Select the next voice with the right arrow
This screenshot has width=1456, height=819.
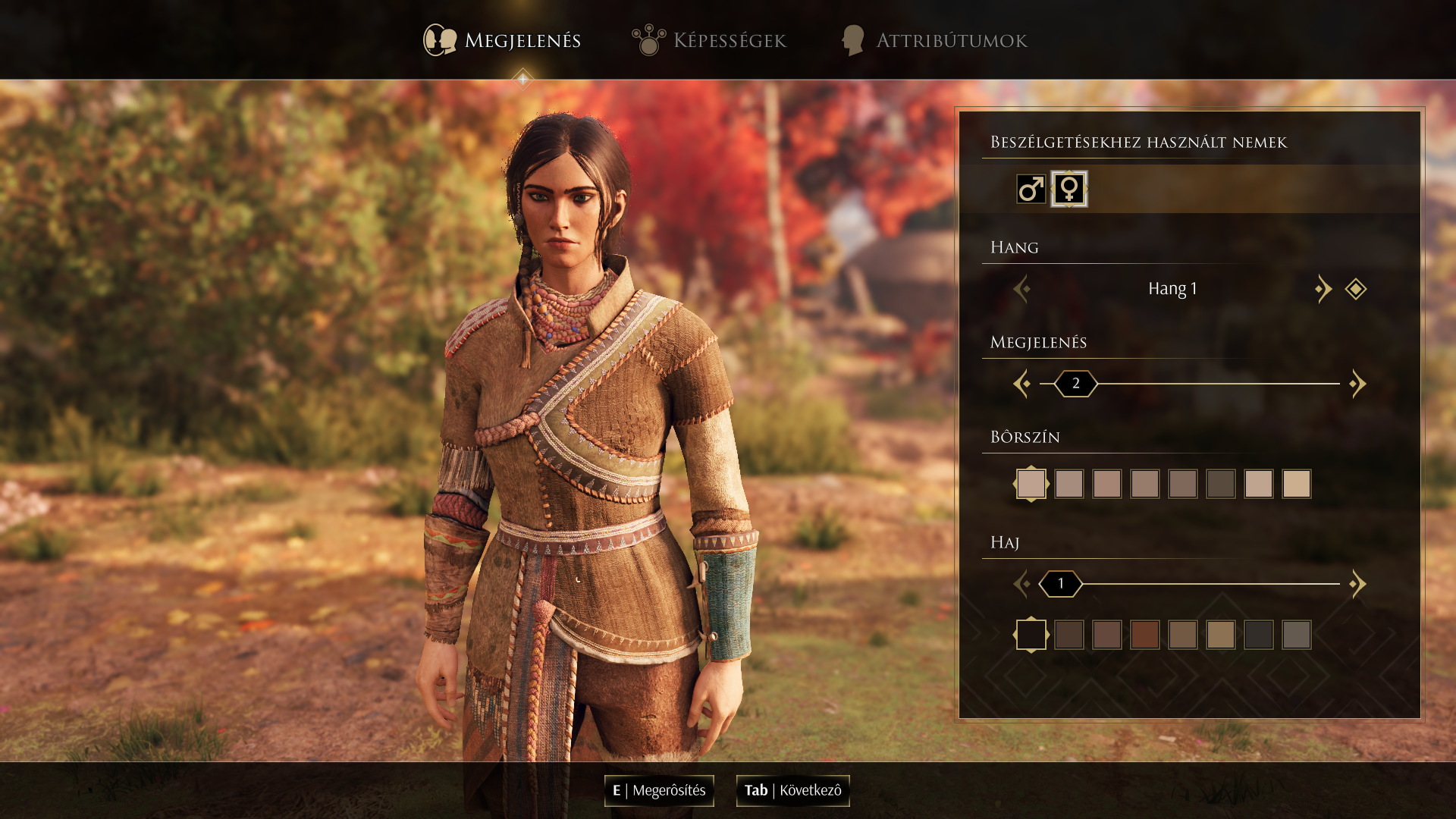pyautogui.click(x=1323, y=289)
